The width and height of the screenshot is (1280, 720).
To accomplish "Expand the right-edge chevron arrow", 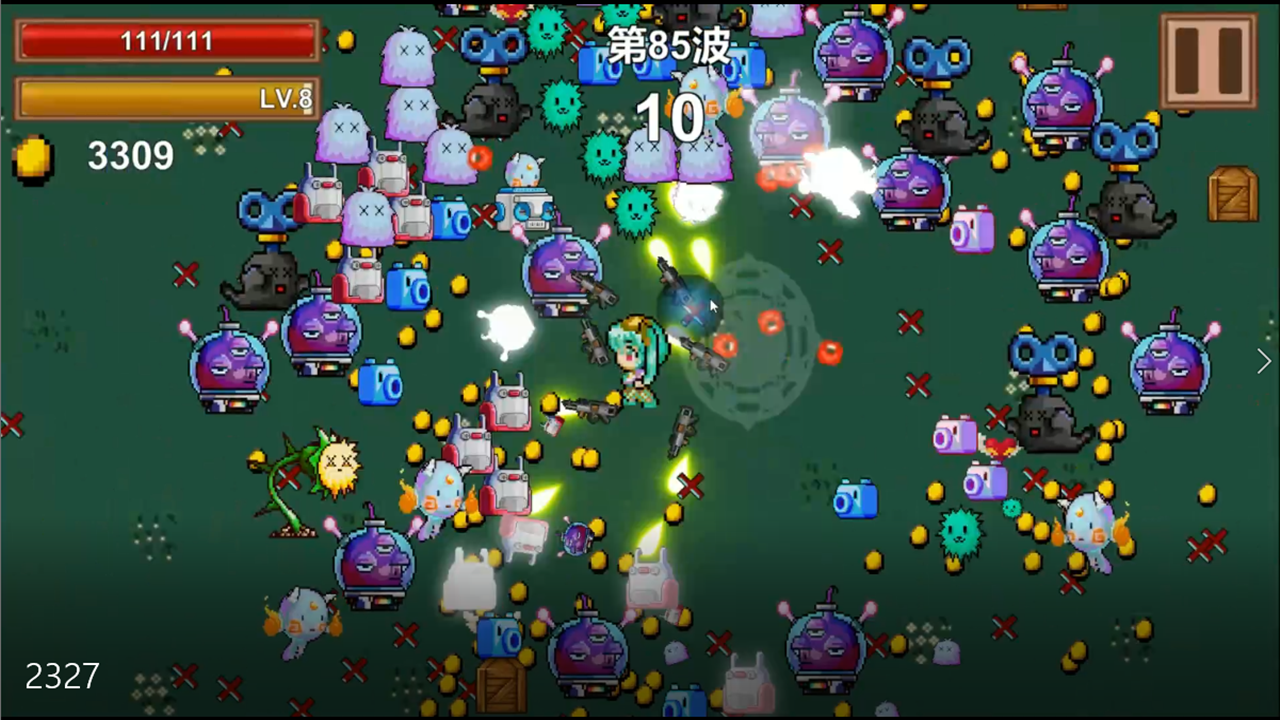I will [1262, 361].
